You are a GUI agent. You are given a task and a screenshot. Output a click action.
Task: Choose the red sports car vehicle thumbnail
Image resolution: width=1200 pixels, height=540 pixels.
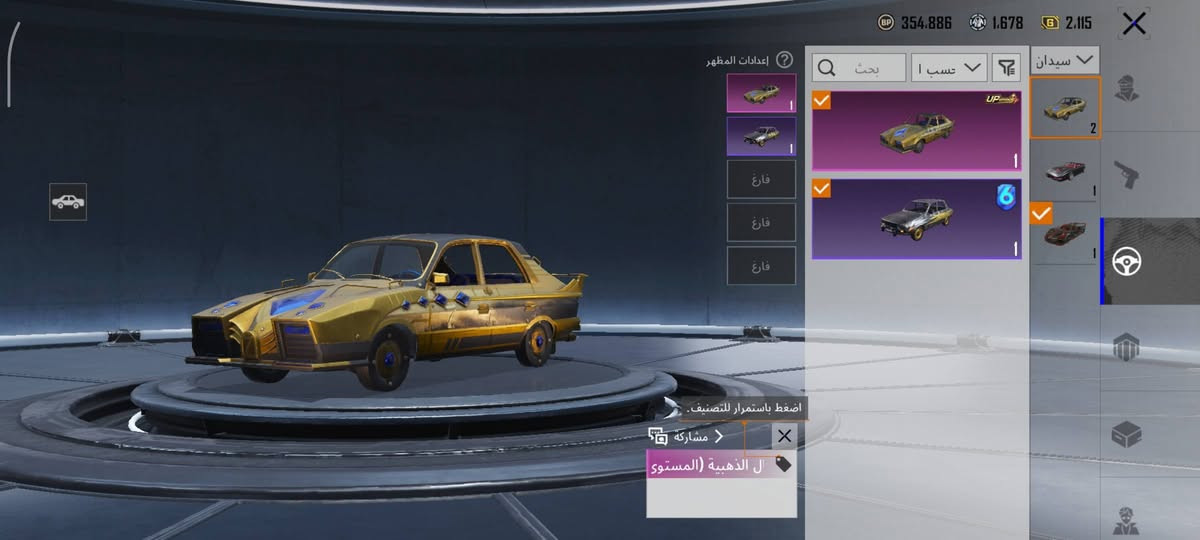(x=1065, y=235)
